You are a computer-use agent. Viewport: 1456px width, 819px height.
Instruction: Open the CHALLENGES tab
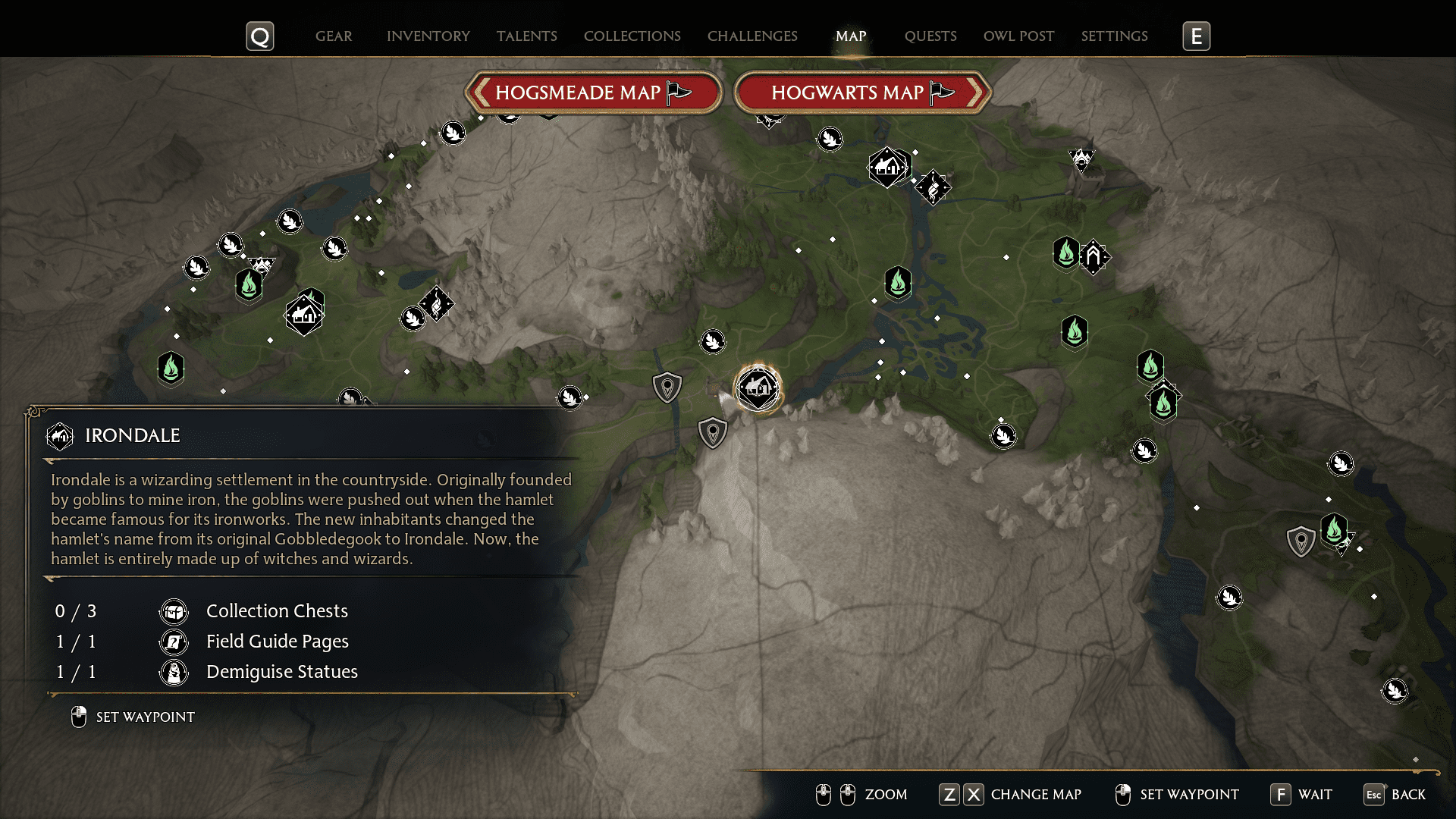click(752, 36)
